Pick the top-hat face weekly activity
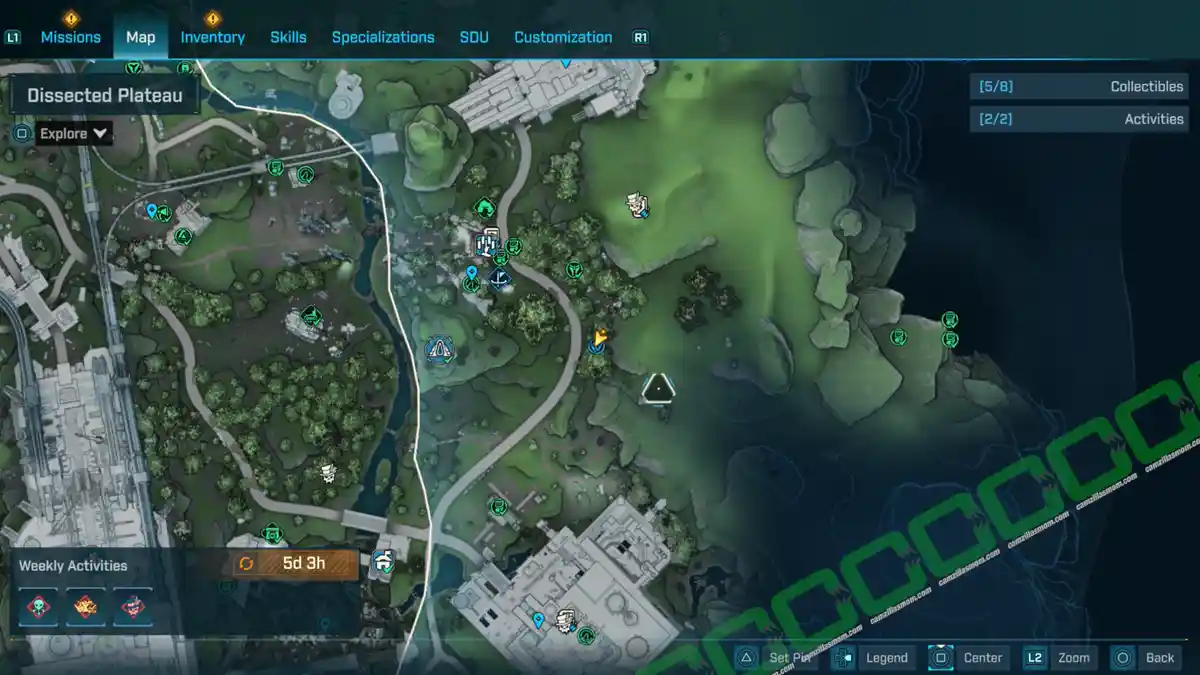Viewport: 1200px width, 675px height. click(133, 607)
